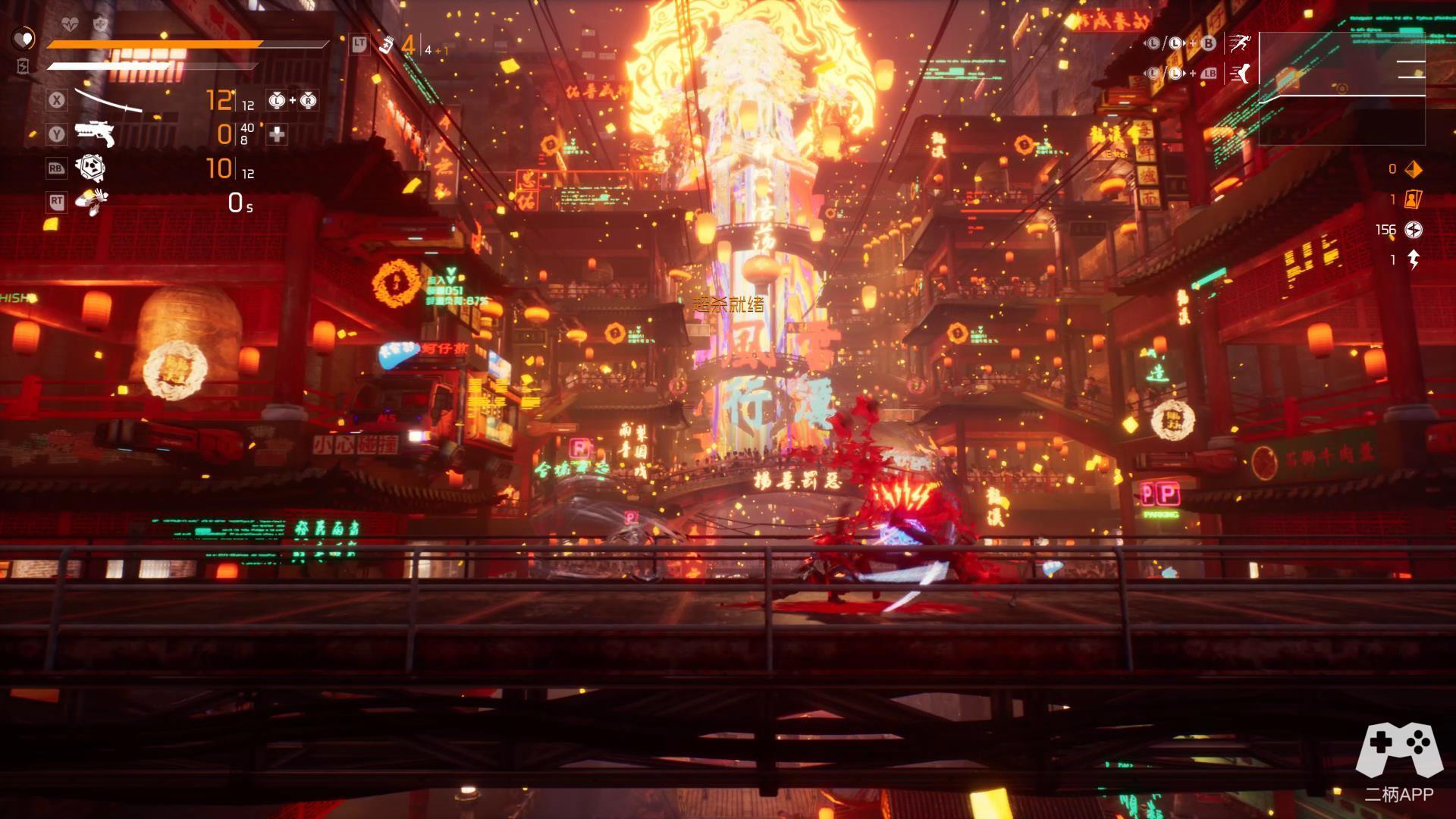Use the healing medkit item icon

(x=387, y=45)
